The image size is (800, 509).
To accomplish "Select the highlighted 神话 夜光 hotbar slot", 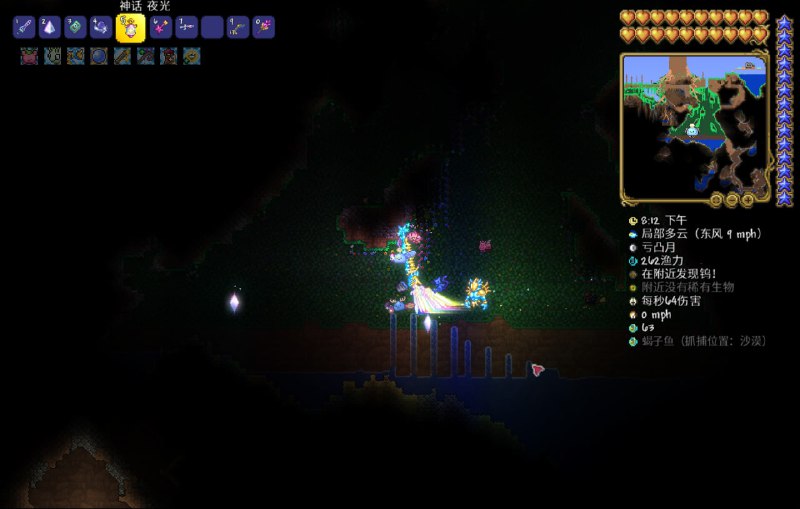I will click(130, 27).
